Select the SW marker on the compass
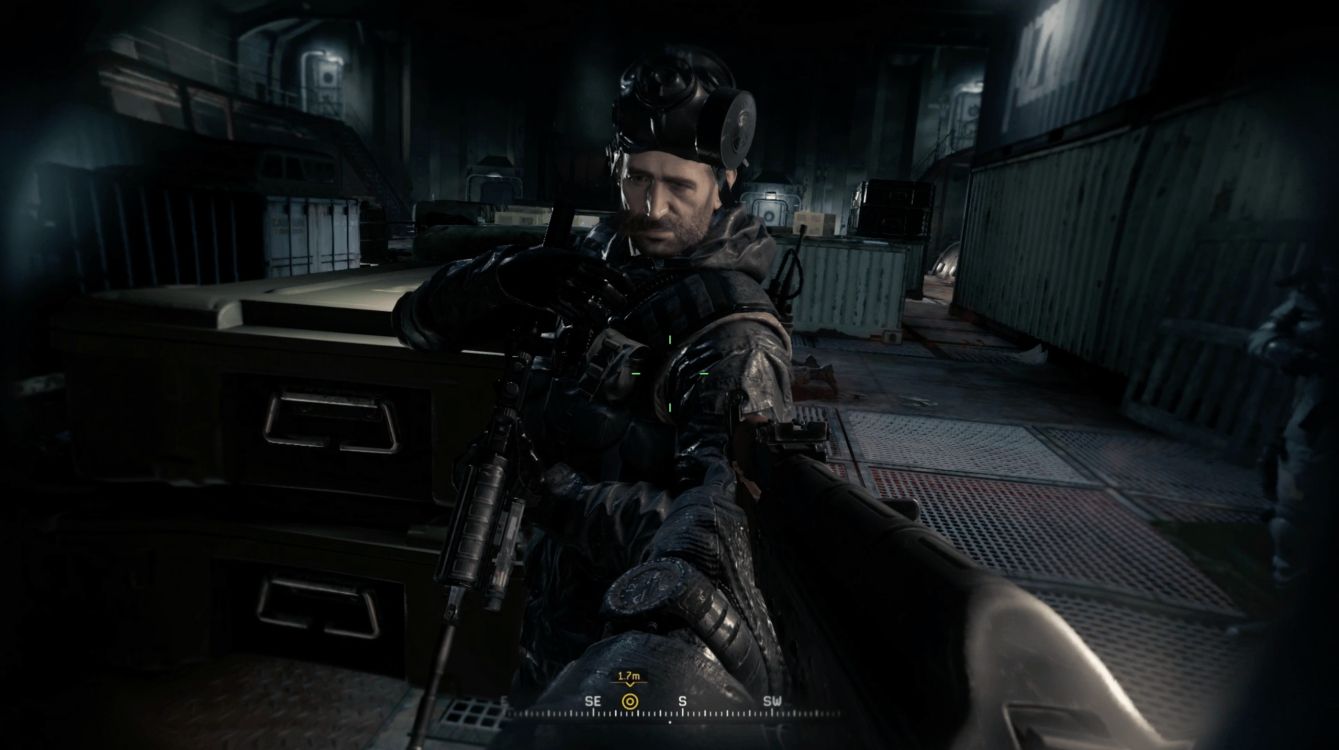Viewport: 1339px width, 750px height. (x=772, y=700)
